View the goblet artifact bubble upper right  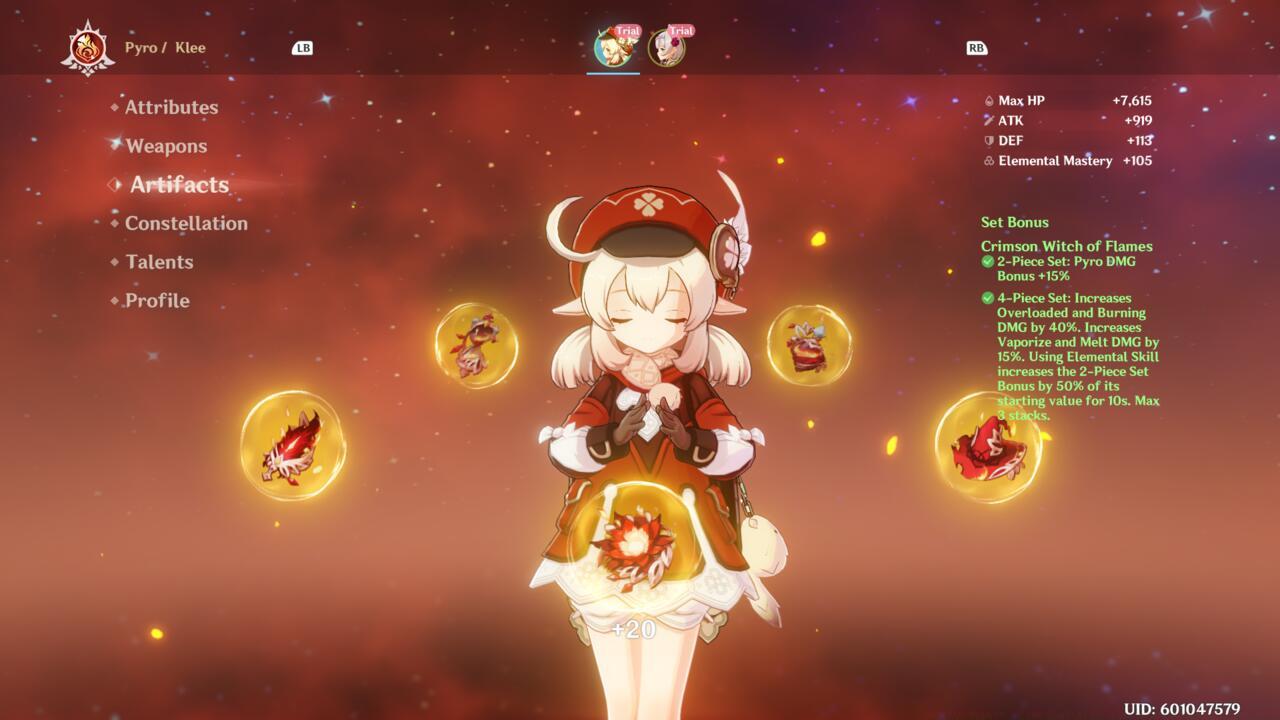point(810,345)
